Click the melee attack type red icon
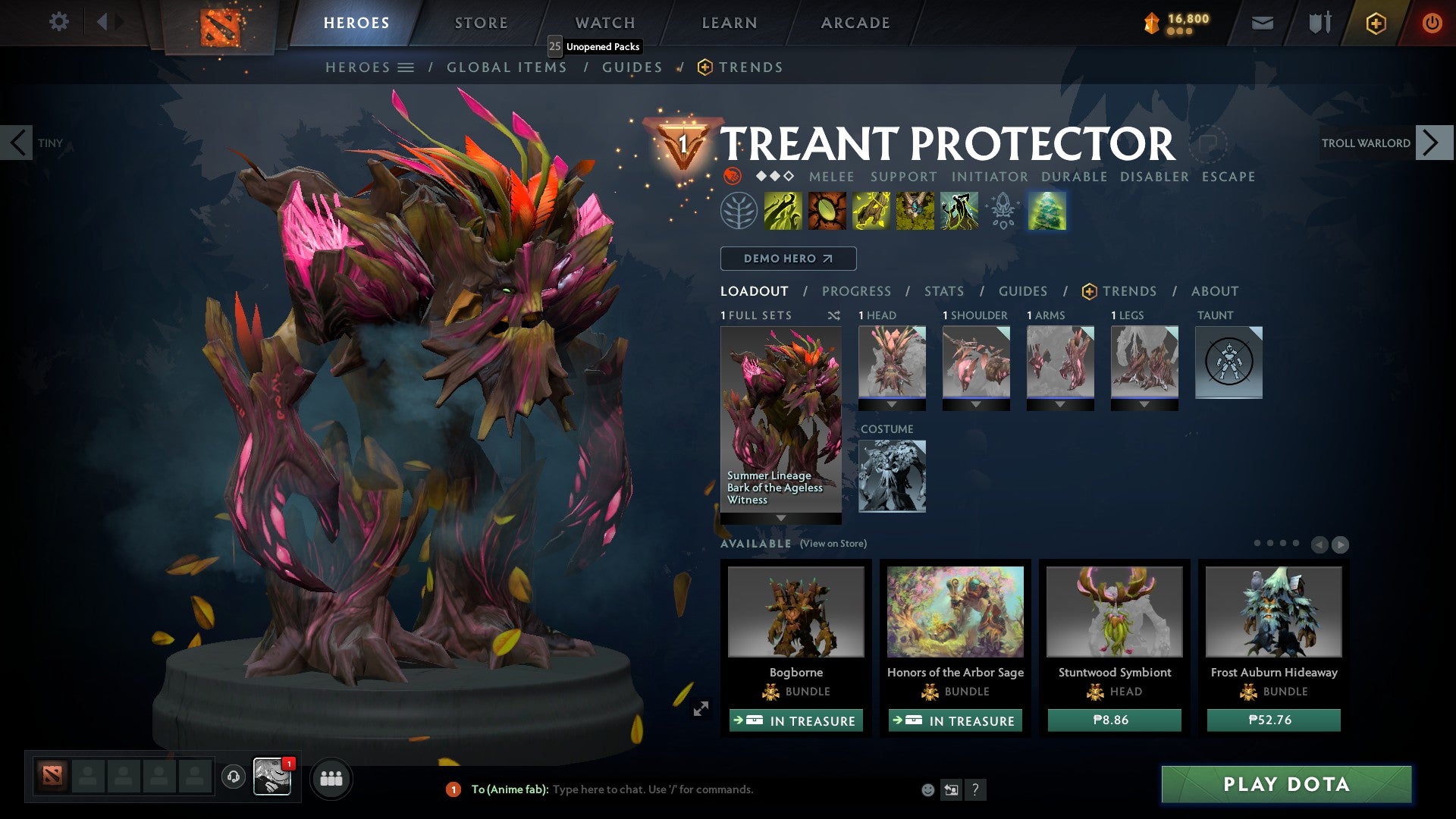Image resolution: width=1456 pixels, height=819 pixels. point(731,176)
